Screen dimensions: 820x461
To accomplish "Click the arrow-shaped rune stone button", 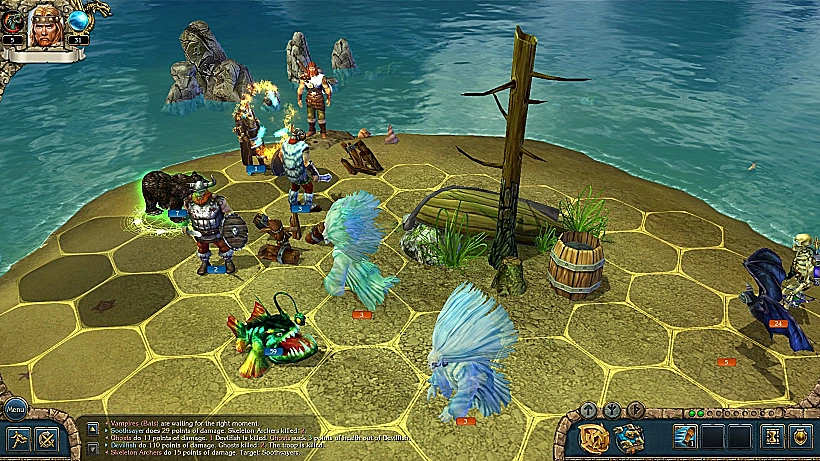I will pos(589,410).
